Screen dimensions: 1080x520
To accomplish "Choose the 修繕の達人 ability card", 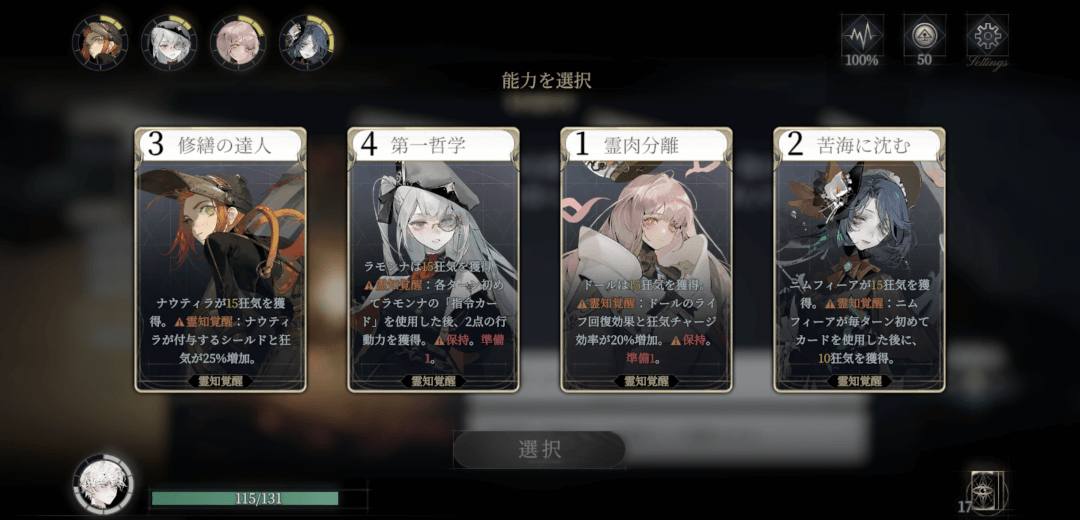I will tap(220, 260).
